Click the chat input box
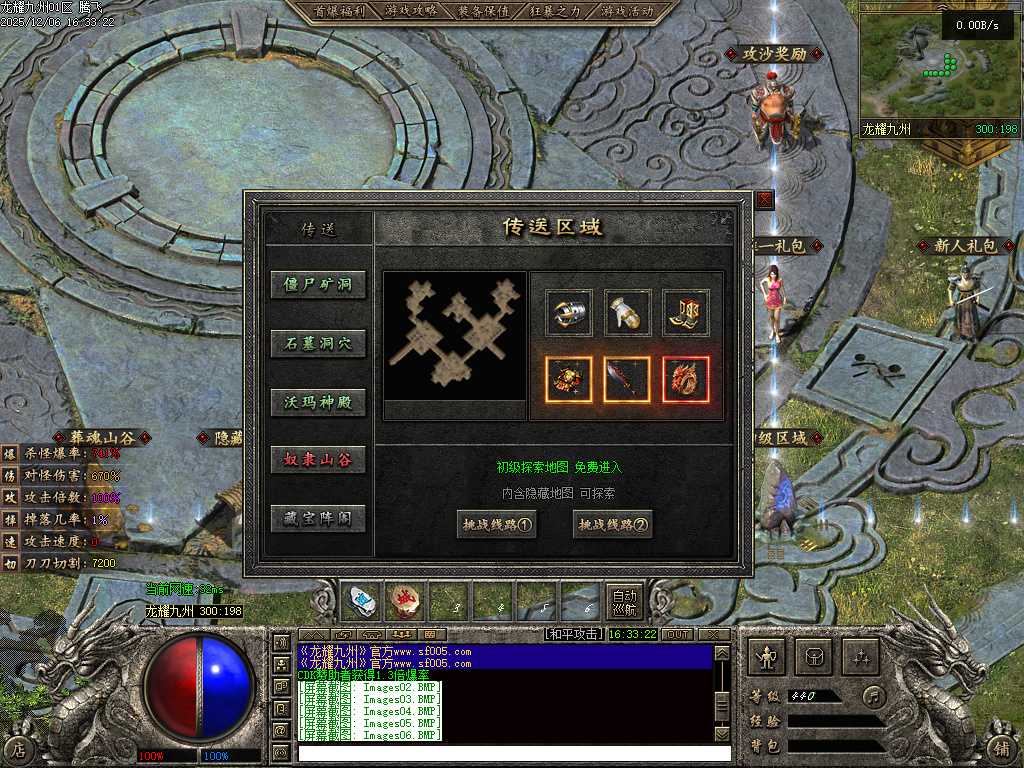 pos(505,753)
